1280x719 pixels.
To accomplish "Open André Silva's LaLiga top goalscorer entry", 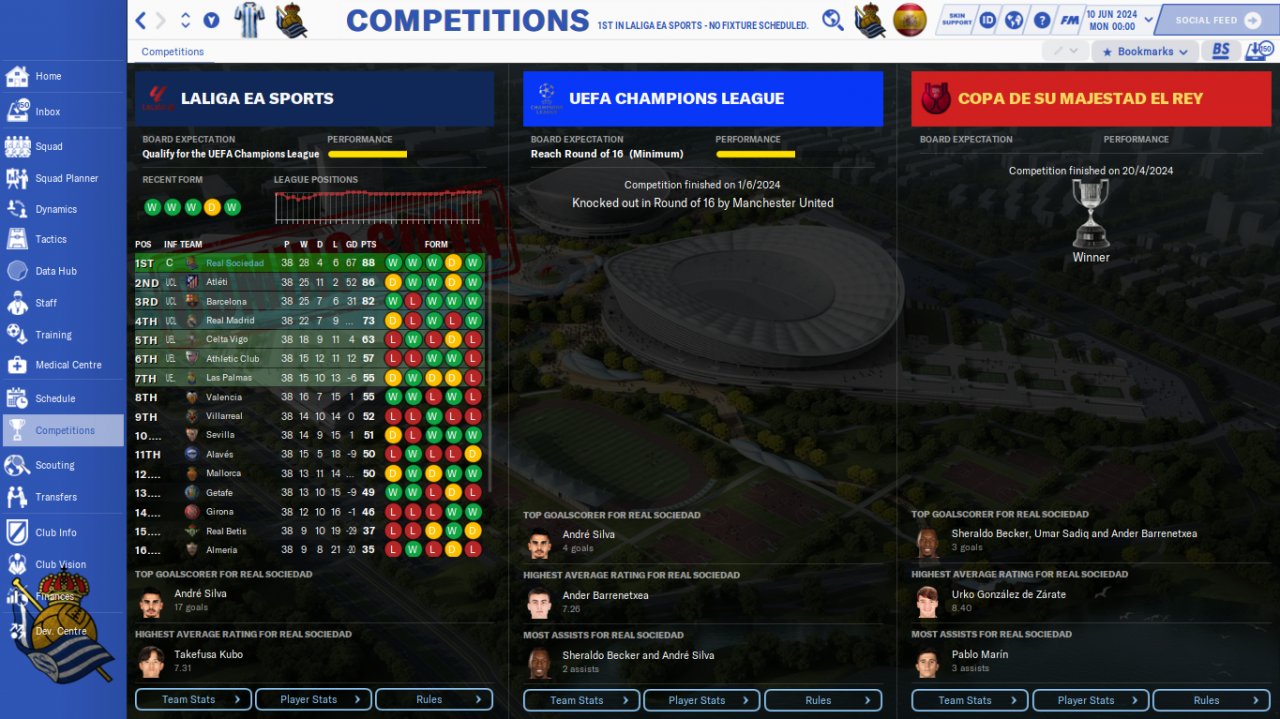I will pyautogui.click(x=200, y=593).
